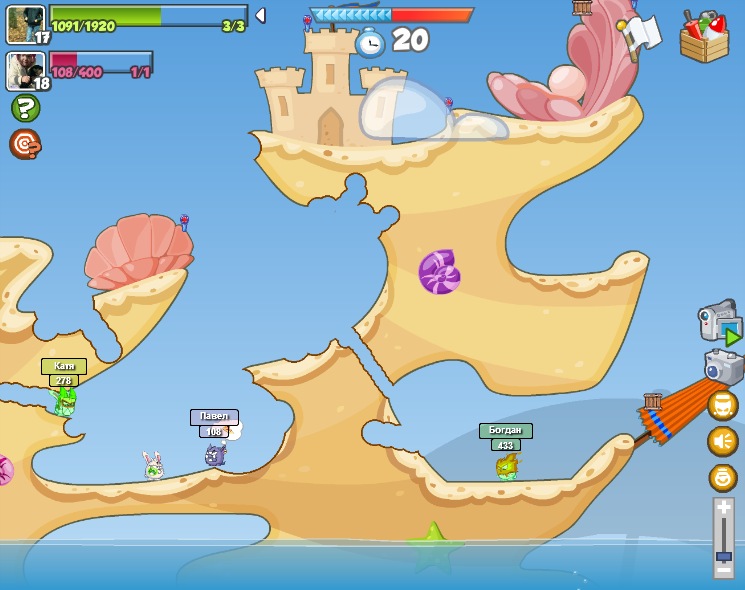Select the level 18 player avatar
This screenshot has width=745, height=590.
click(x=25, y=71)
